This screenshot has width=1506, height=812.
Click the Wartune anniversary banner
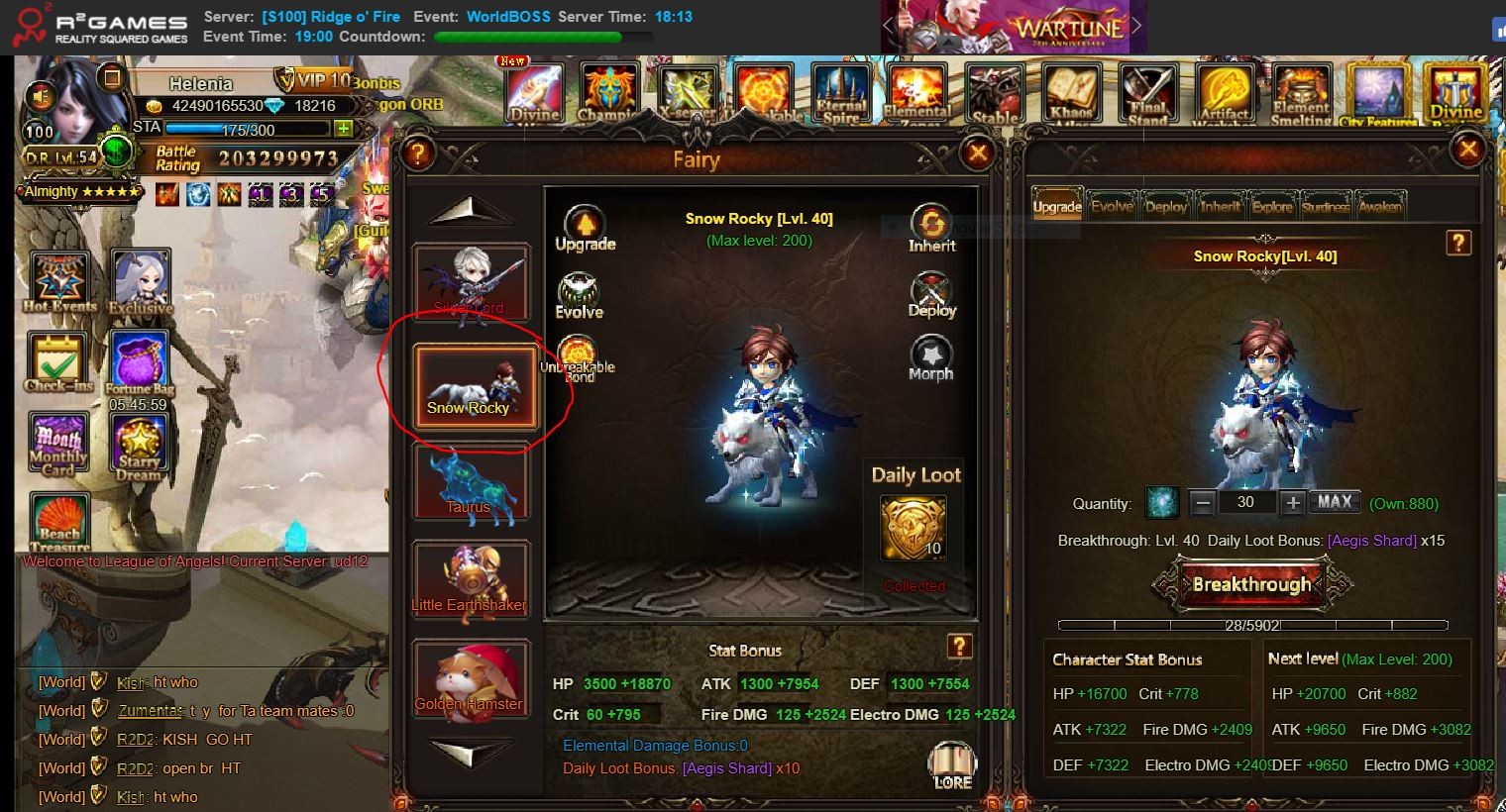(1013, 27)
